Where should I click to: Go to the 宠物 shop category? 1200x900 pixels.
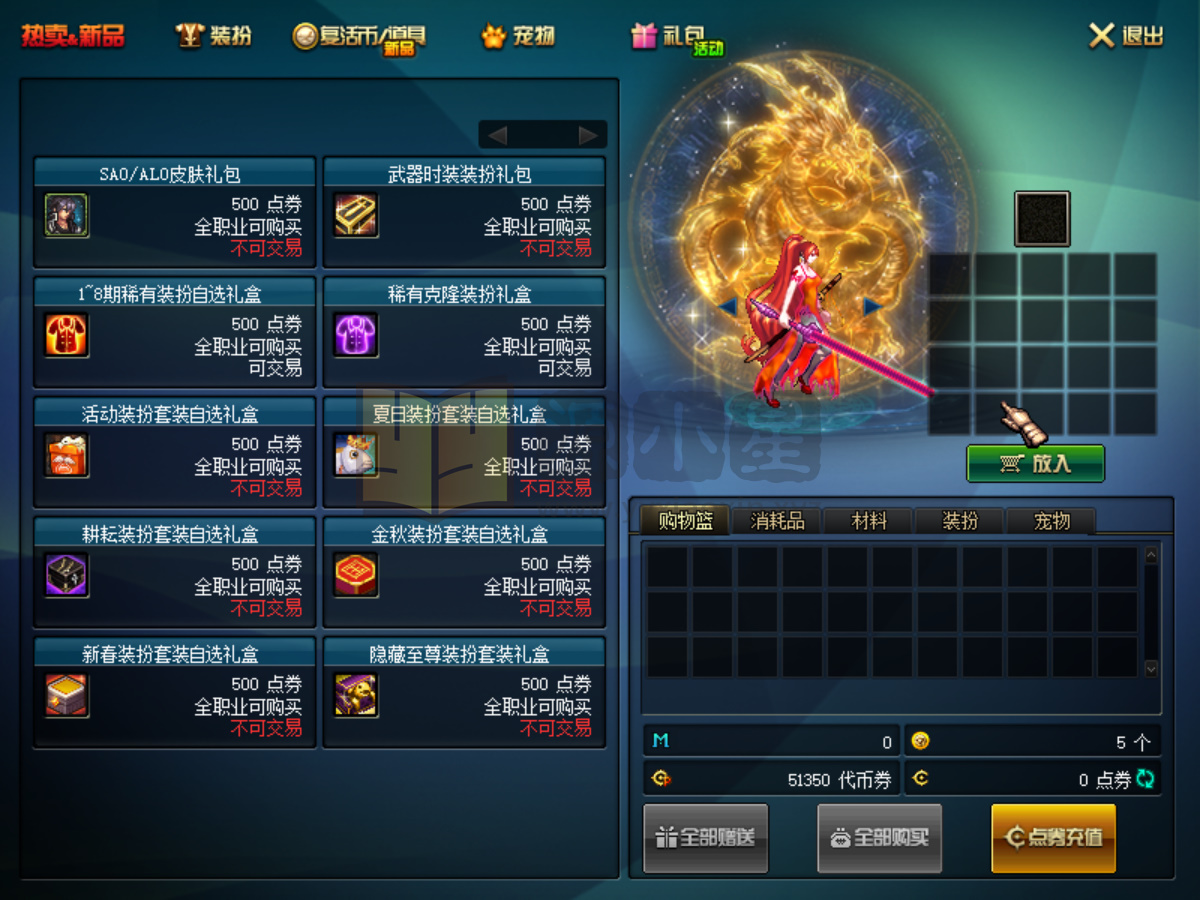518,37
